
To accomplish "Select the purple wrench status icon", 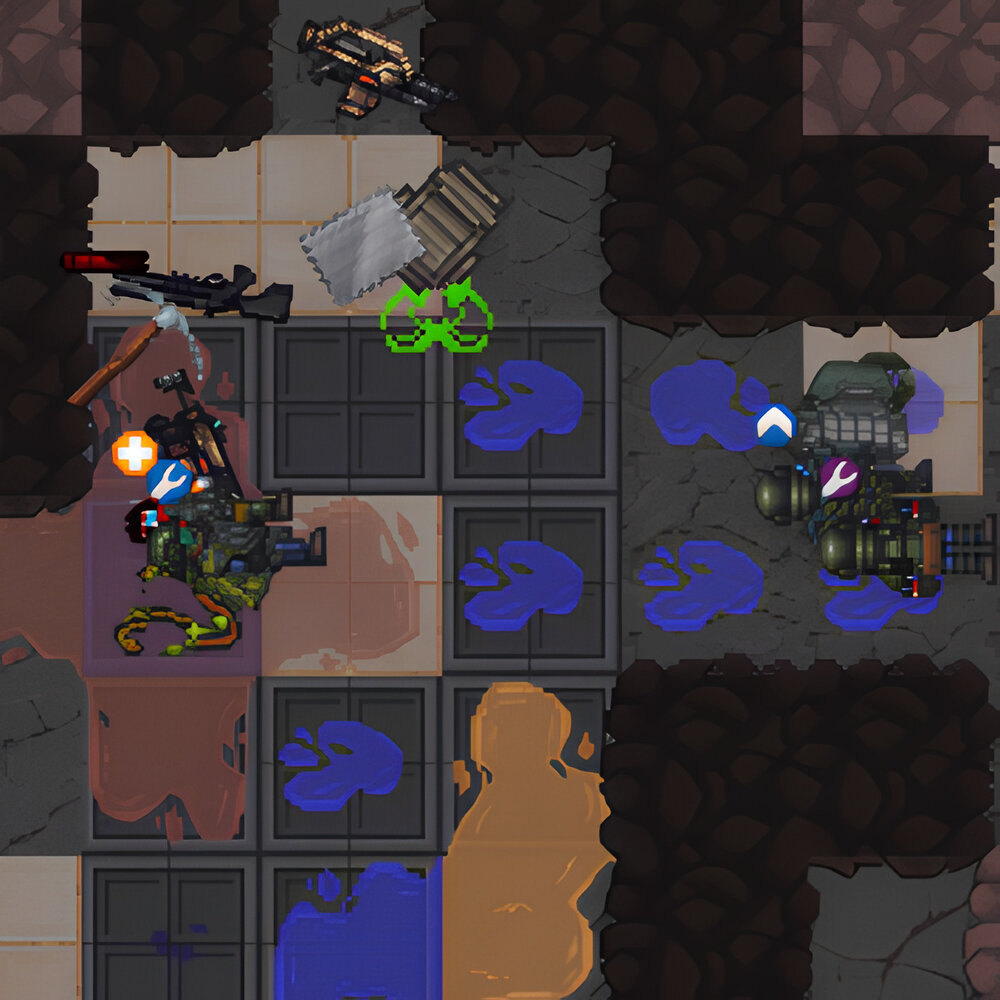I will [x=839, y=478].
